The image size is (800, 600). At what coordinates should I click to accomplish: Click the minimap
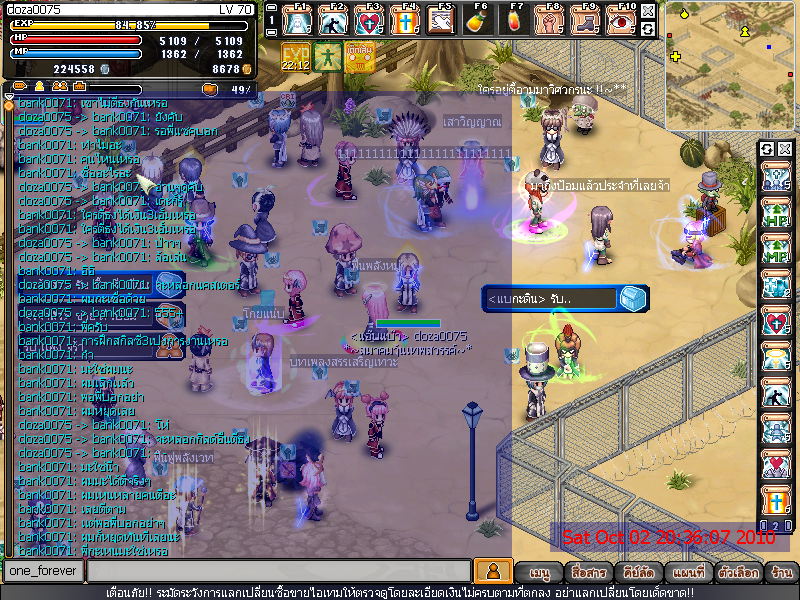pos(730,65)
